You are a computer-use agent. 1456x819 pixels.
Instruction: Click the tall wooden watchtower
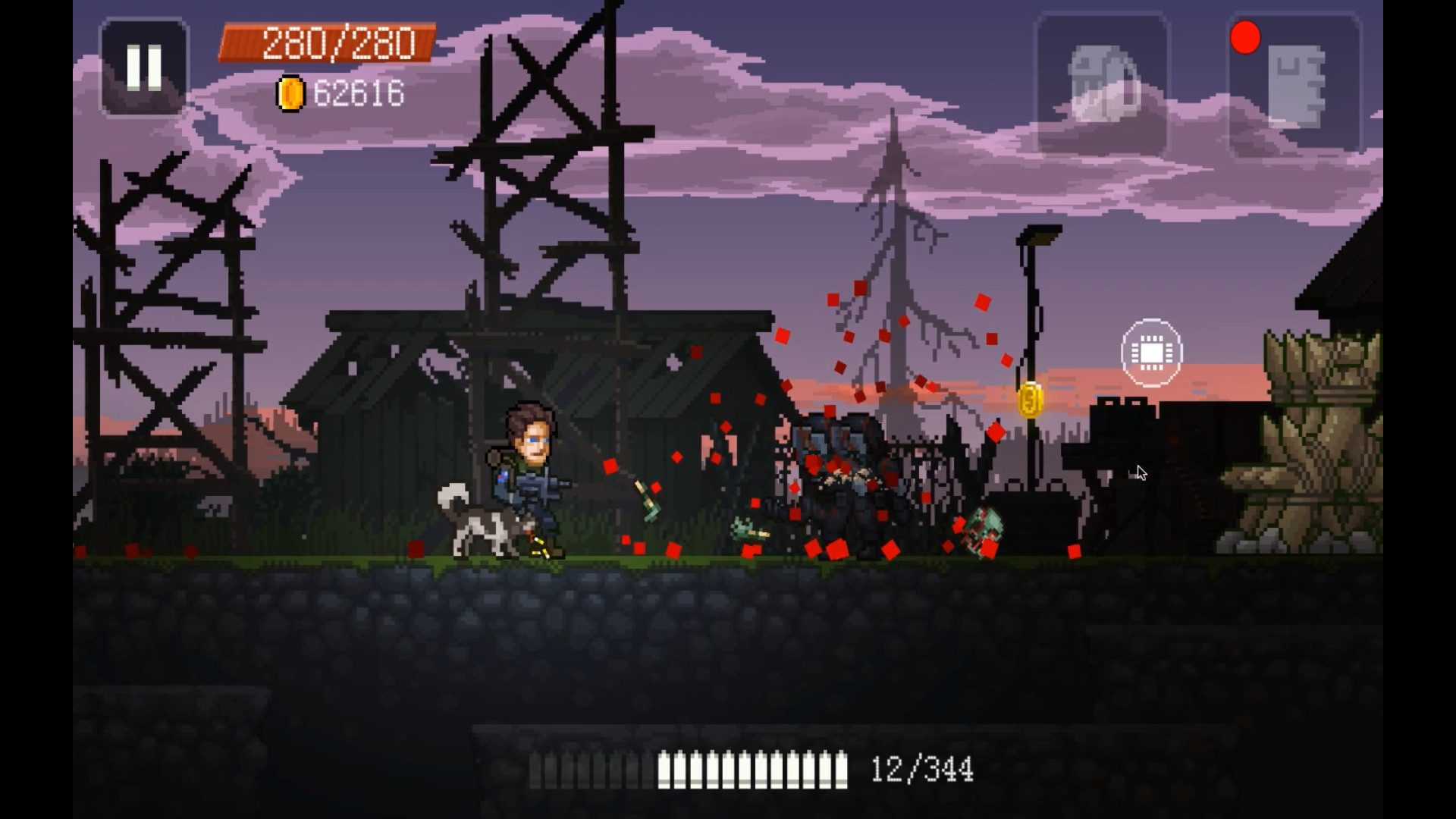[538, 190]
